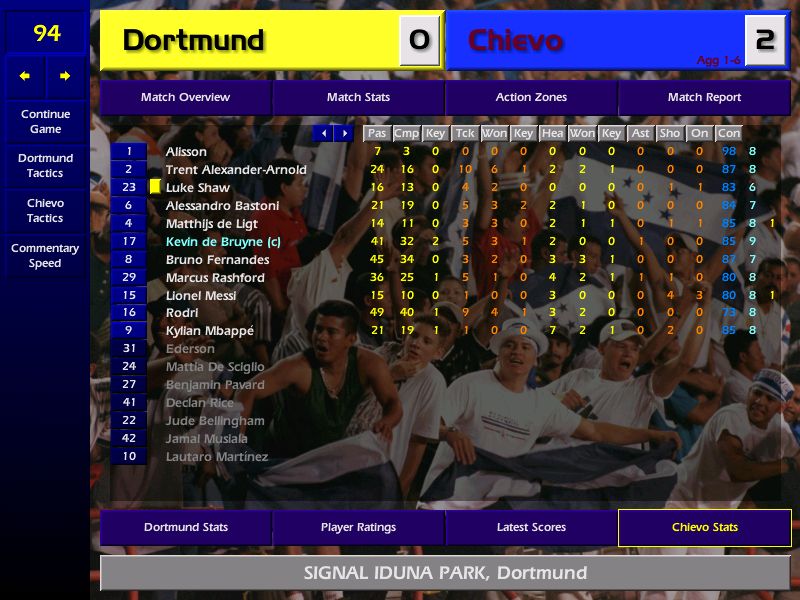Select the Chievo Stats tab
This screenshot has width=800, height=600.
click(704, 527)
